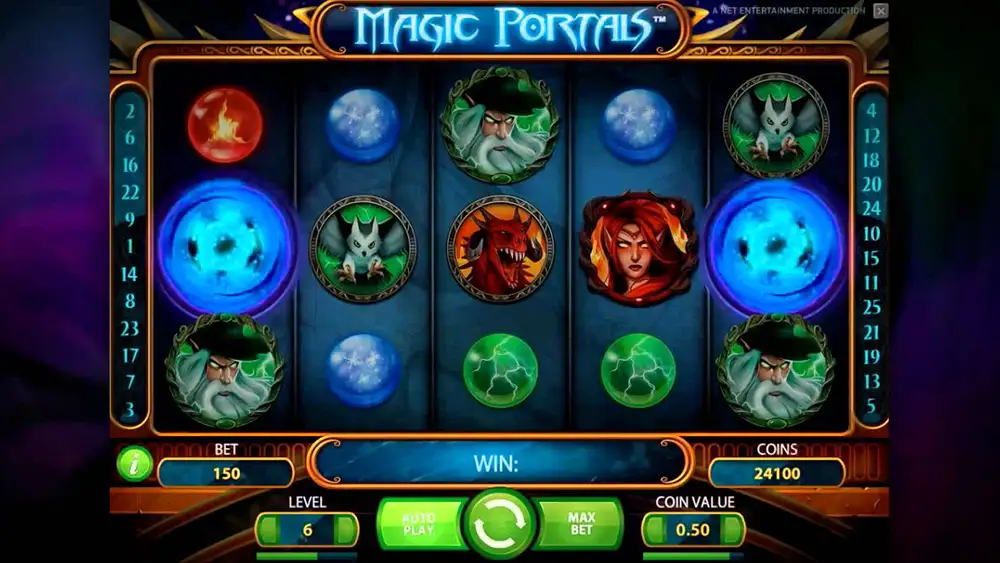Lower the Coin Value
1000x563 pixels.
click(654, 529)
